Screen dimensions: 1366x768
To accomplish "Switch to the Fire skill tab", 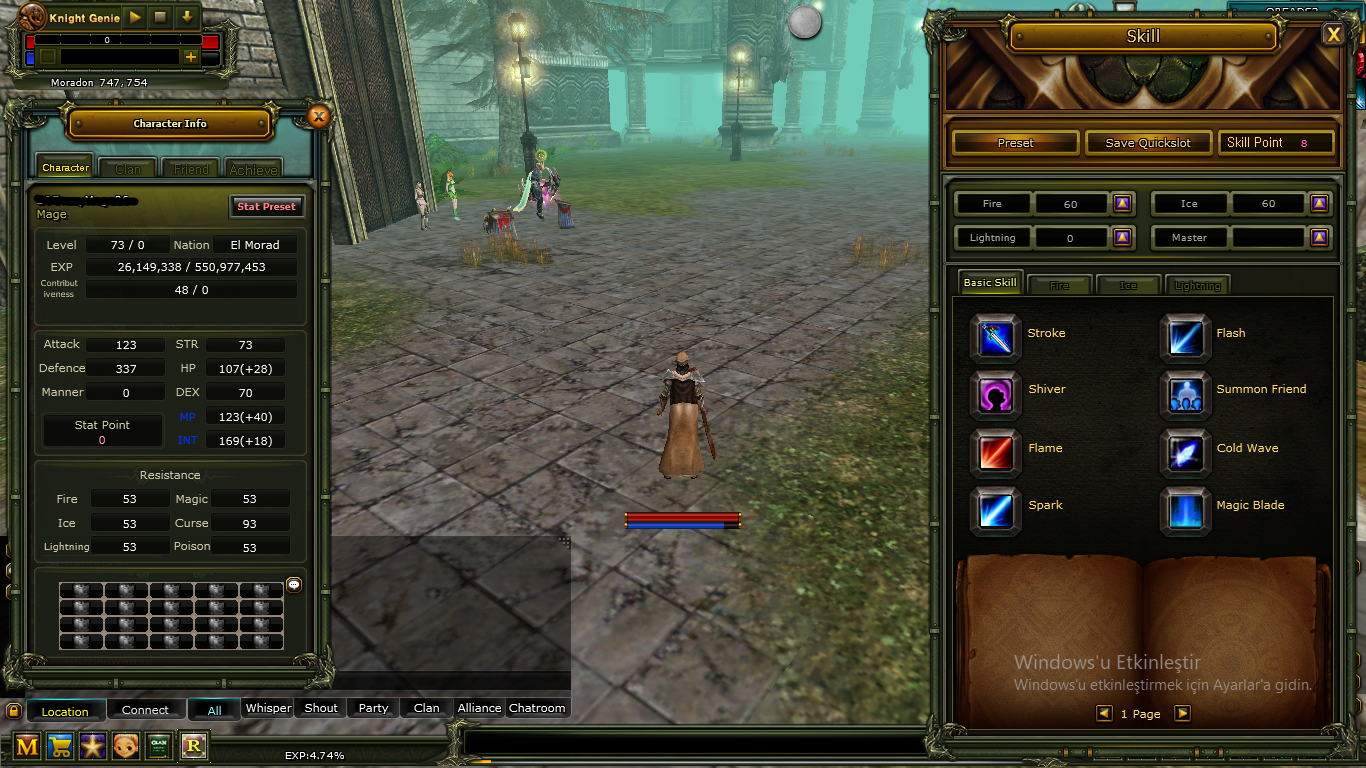I will pyautogui.click(x=1059, y=284).
